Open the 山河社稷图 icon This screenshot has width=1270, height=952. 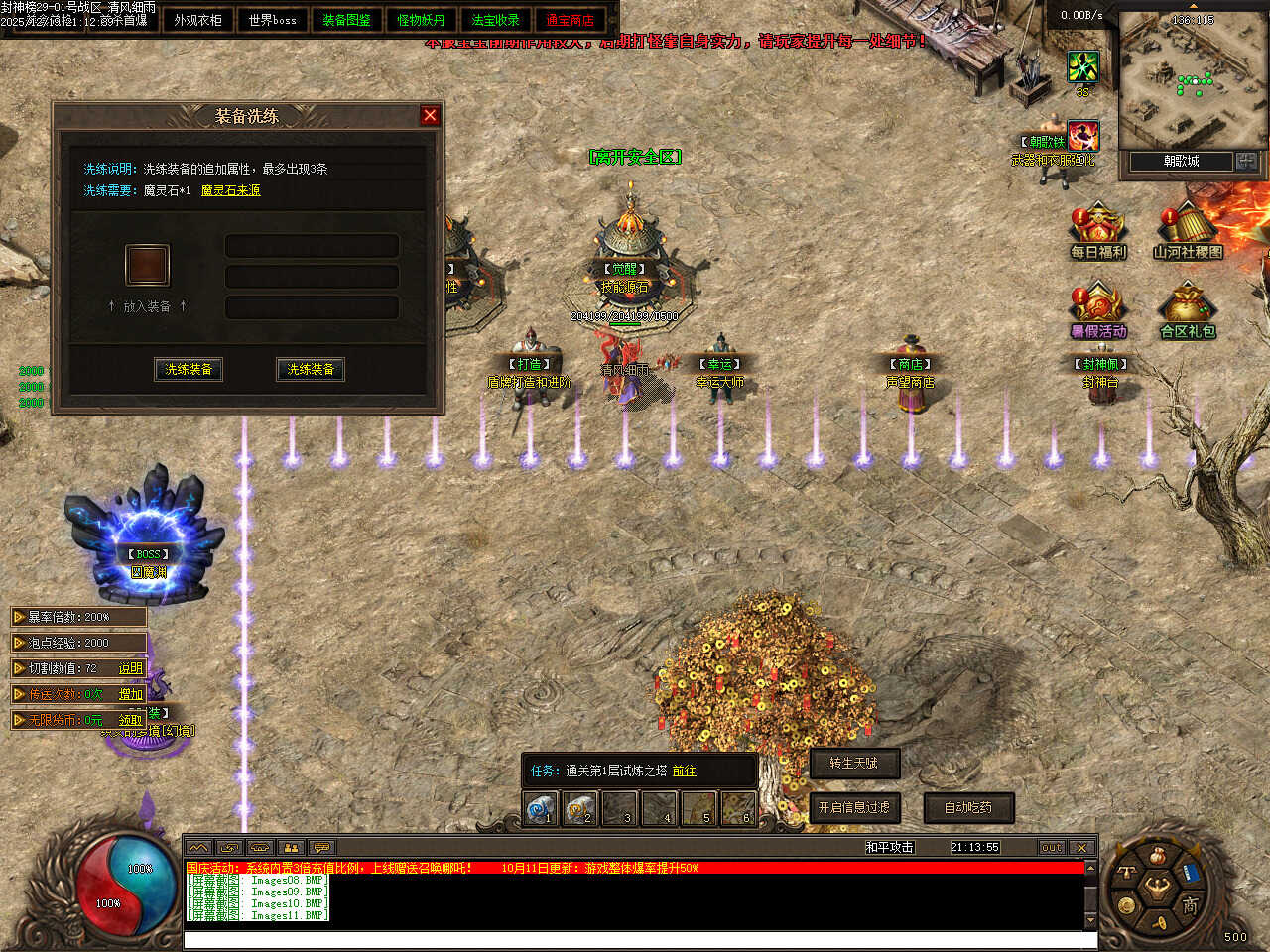[x=1188, y=231]
